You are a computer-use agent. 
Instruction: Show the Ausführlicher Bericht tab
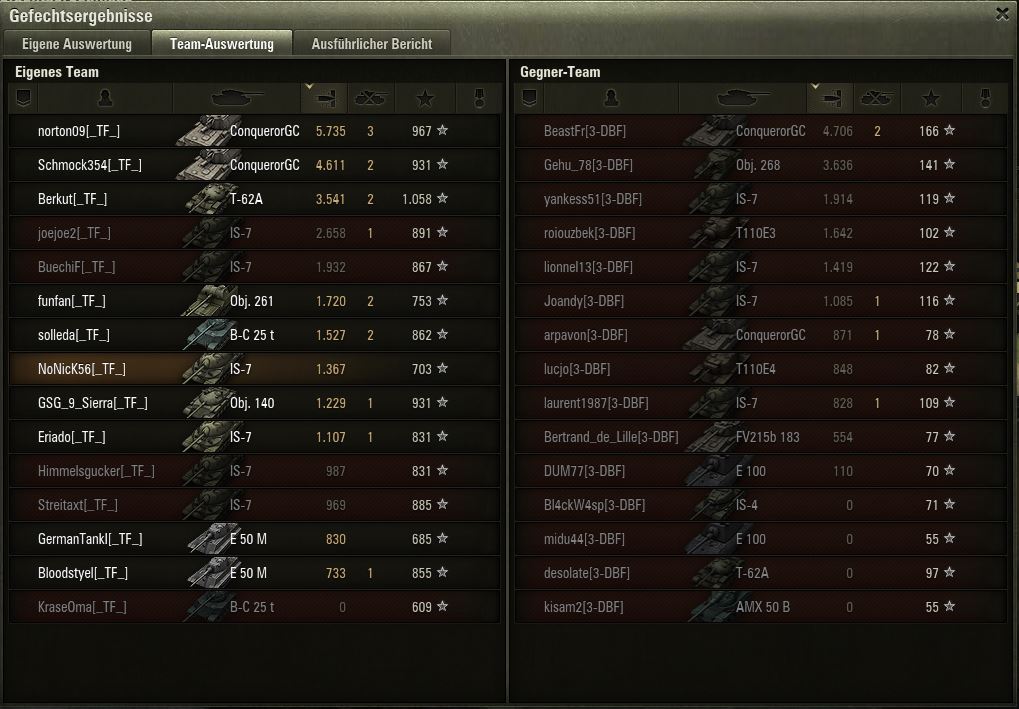(x=371, y=44)
